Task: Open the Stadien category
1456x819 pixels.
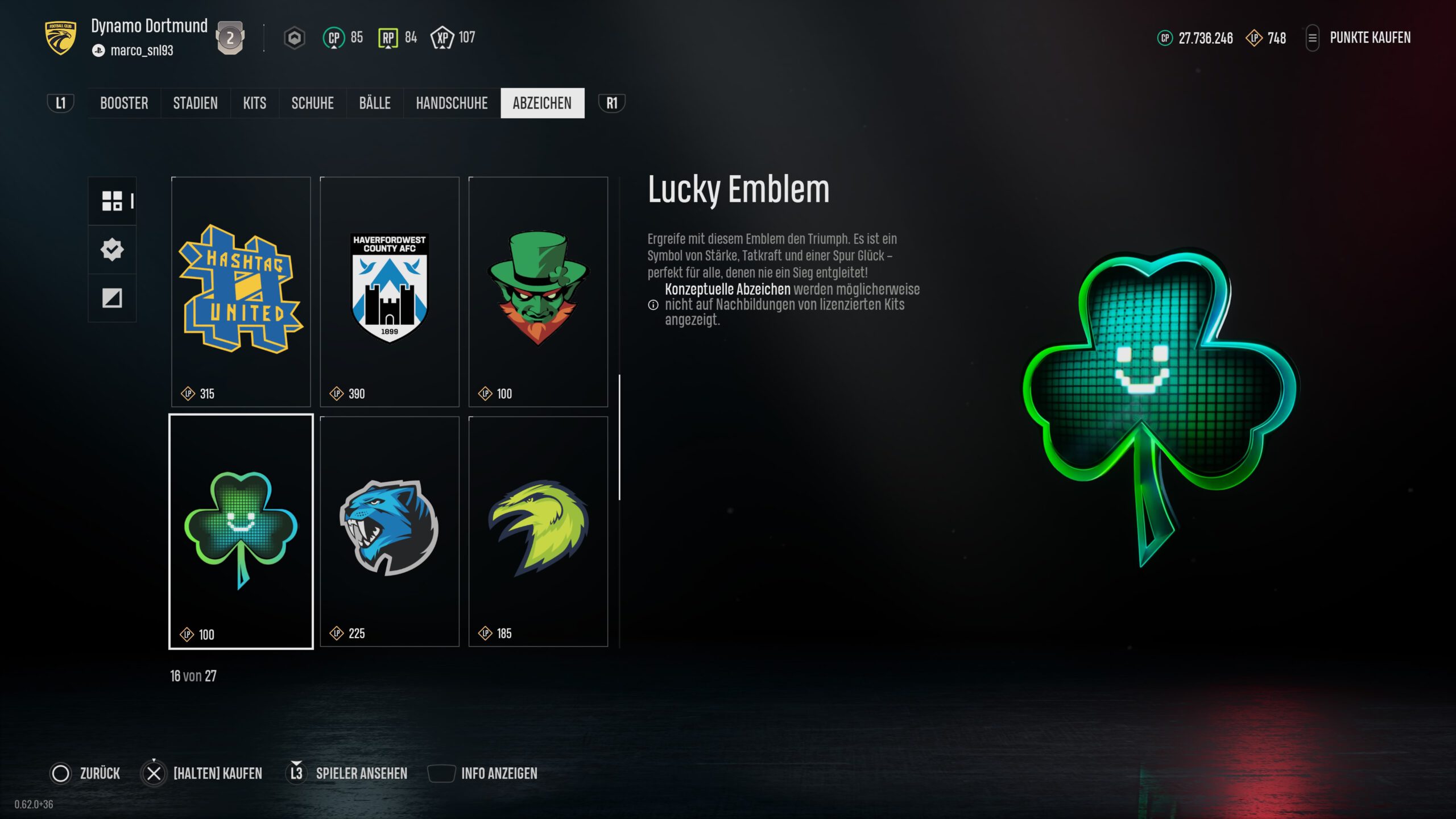Action: (x=195, y=103)
